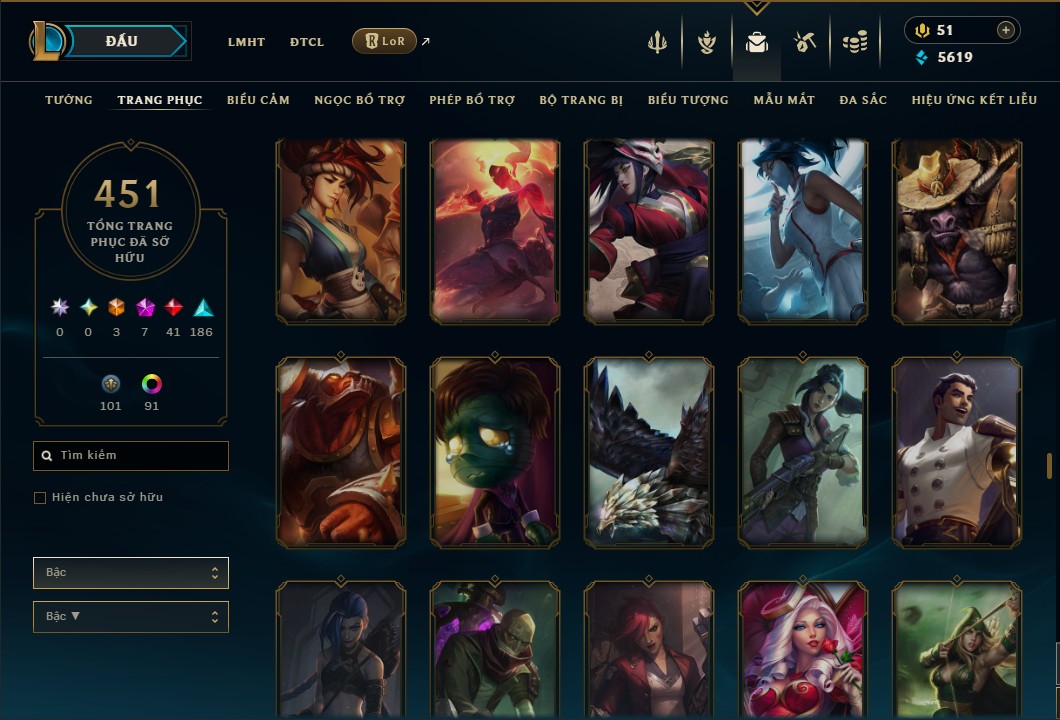1060x720 pixels.
Task: Click the Tìm kiếm search field
Action: coord(131,456)
